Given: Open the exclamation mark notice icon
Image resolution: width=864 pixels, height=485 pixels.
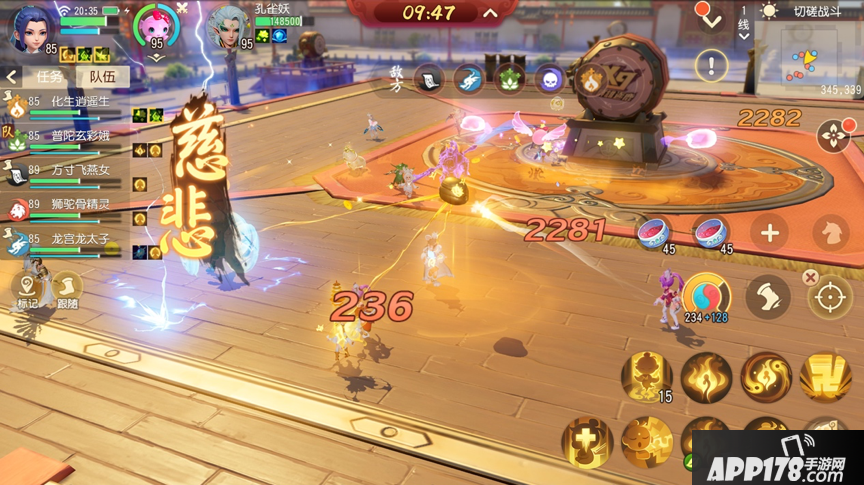Looking at the screenshot, I should coord(711,67).
